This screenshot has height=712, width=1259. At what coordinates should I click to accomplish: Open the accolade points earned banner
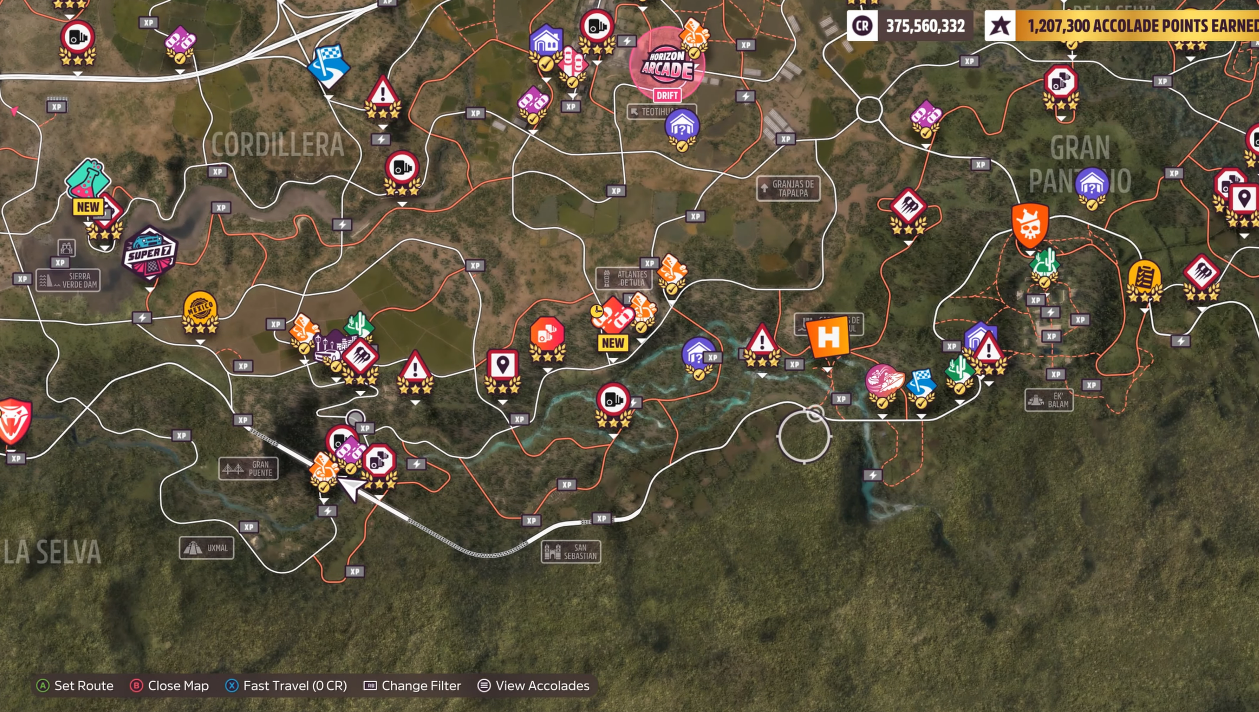[1120, 26]
